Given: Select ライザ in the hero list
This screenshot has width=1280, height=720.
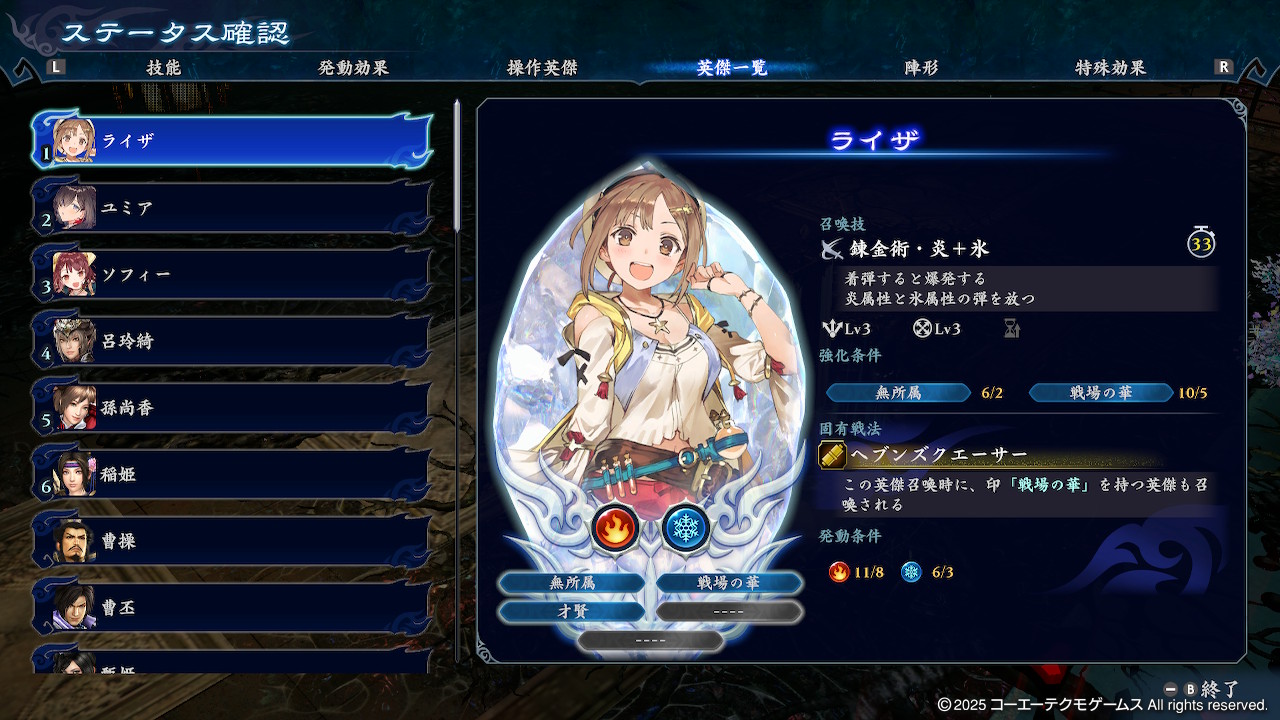Looking at the screenshot, I should (x=232, y=141).
